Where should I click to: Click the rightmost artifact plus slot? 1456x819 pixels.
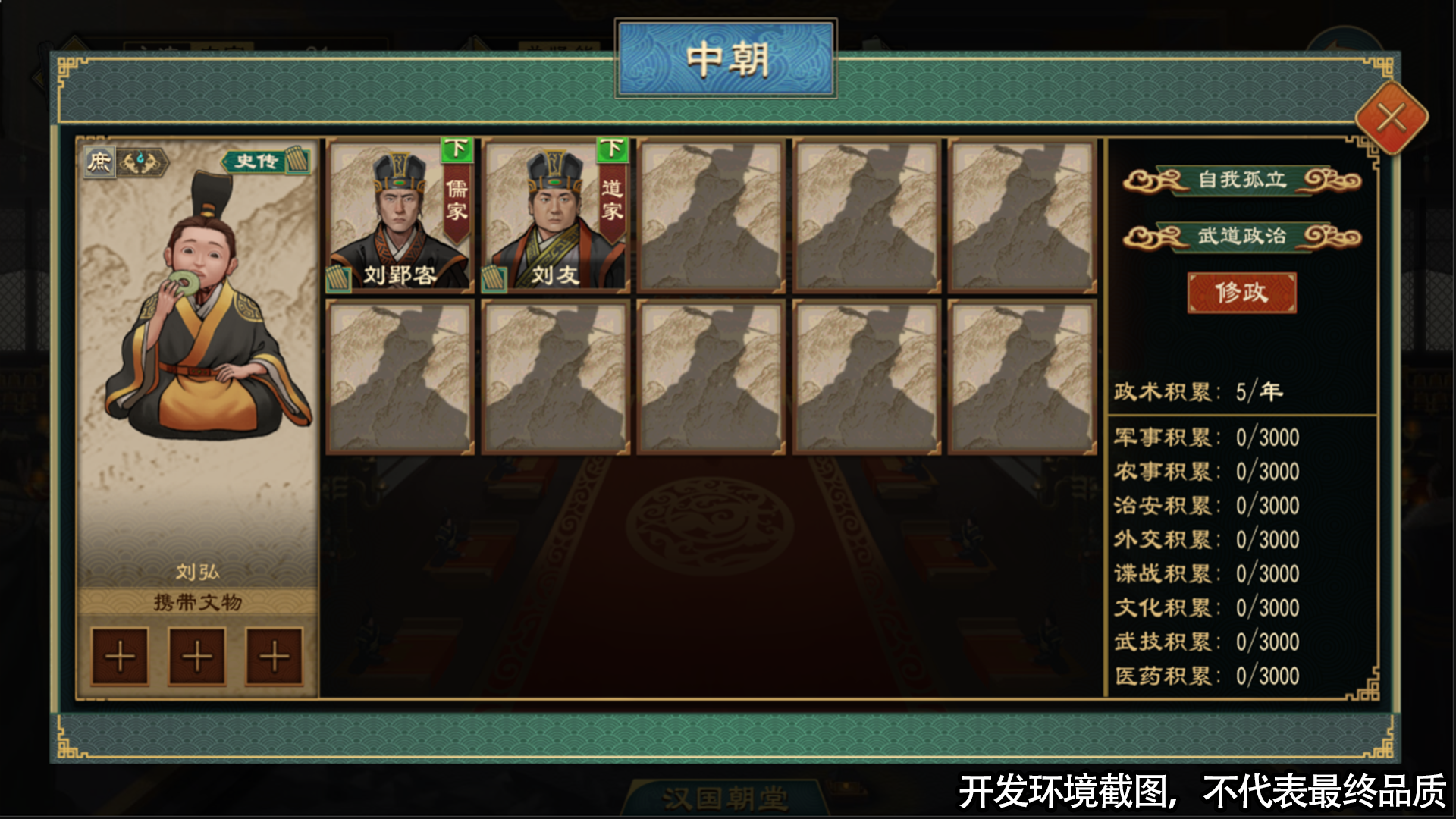(x=275, y=656)
